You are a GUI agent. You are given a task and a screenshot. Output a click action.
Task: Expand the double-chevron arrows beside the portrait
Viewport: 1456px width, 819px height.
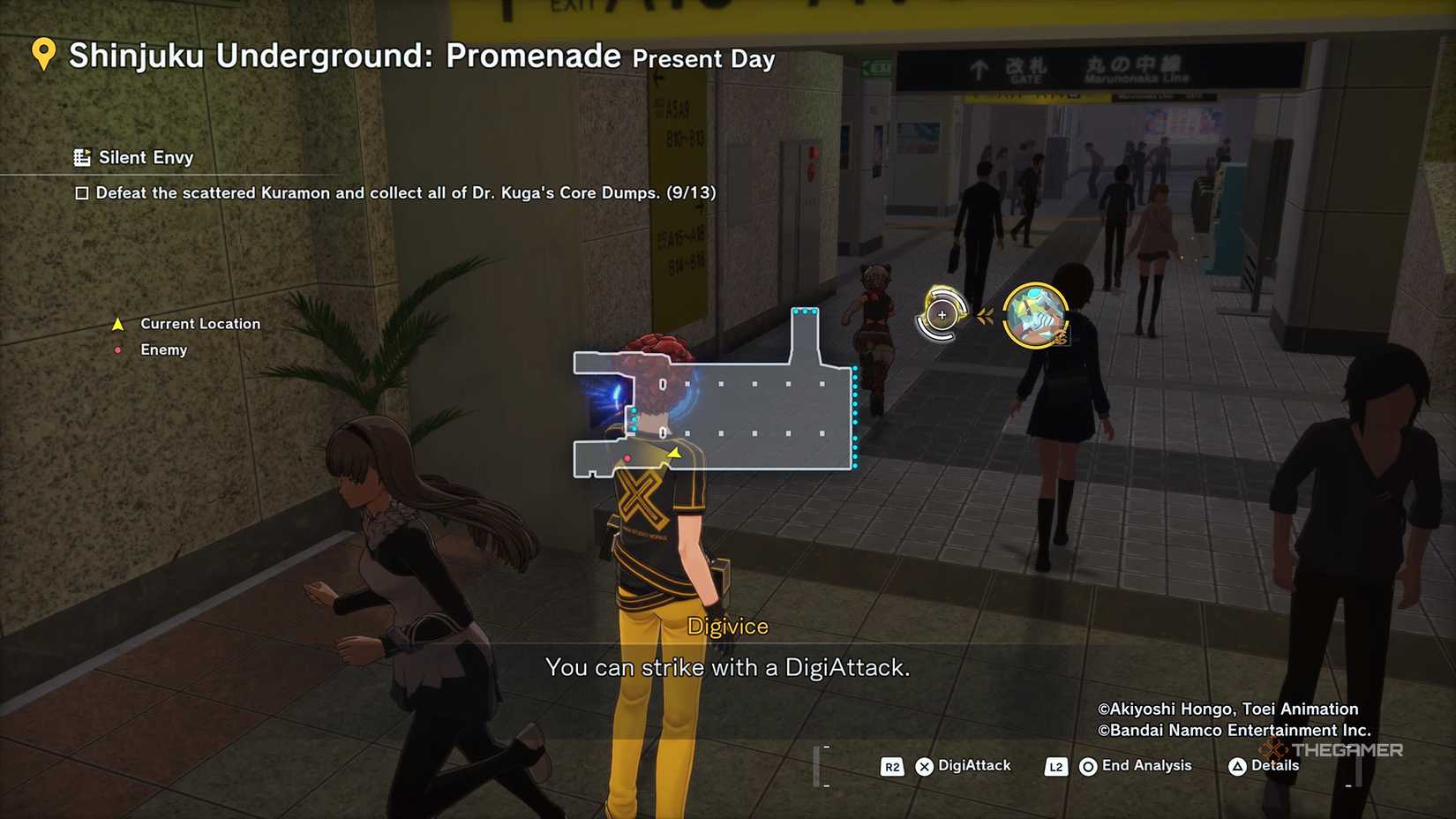[986, 313]
